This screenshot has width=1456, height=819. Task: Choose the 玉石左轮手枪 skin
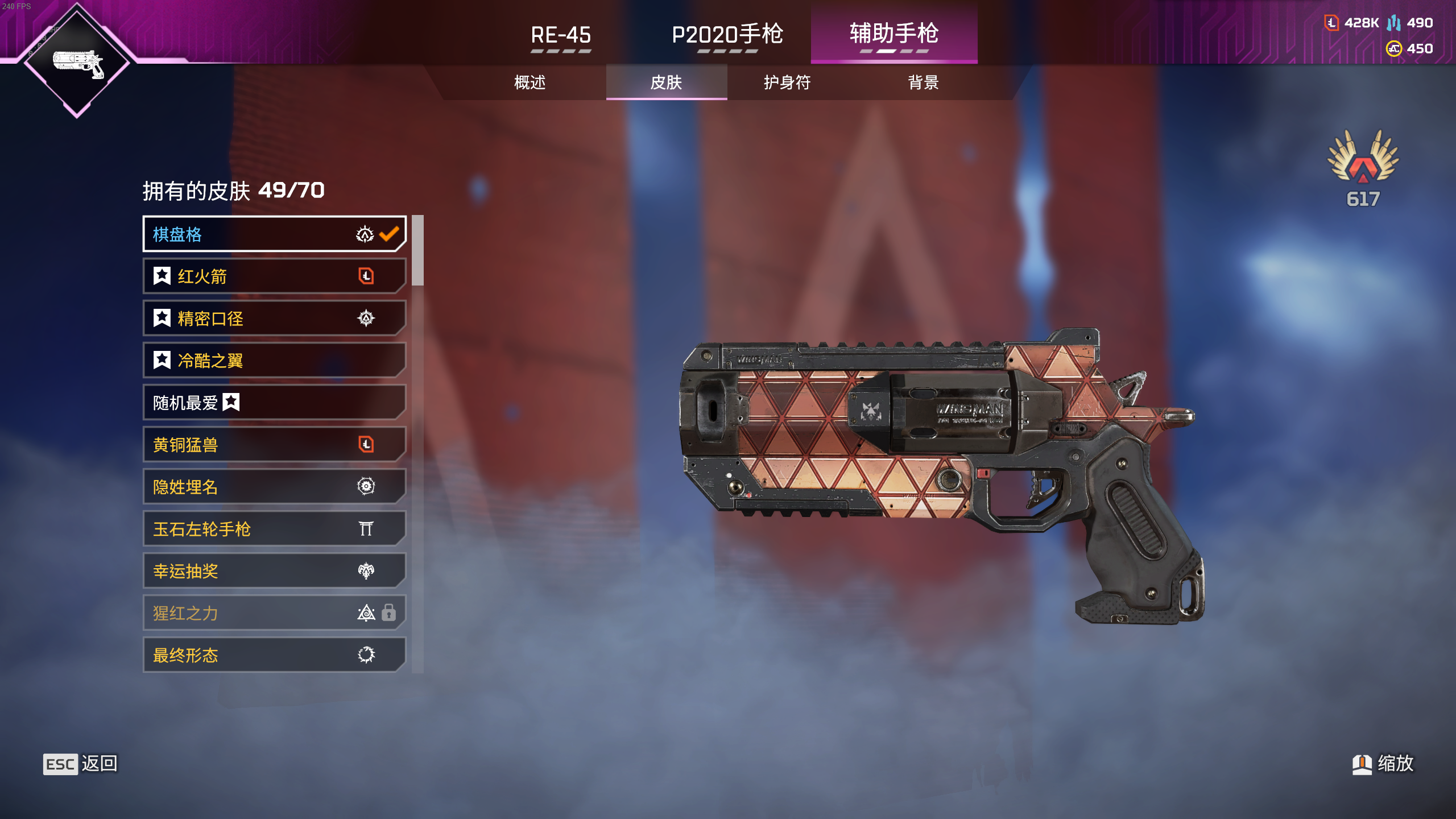coord(274,529)
